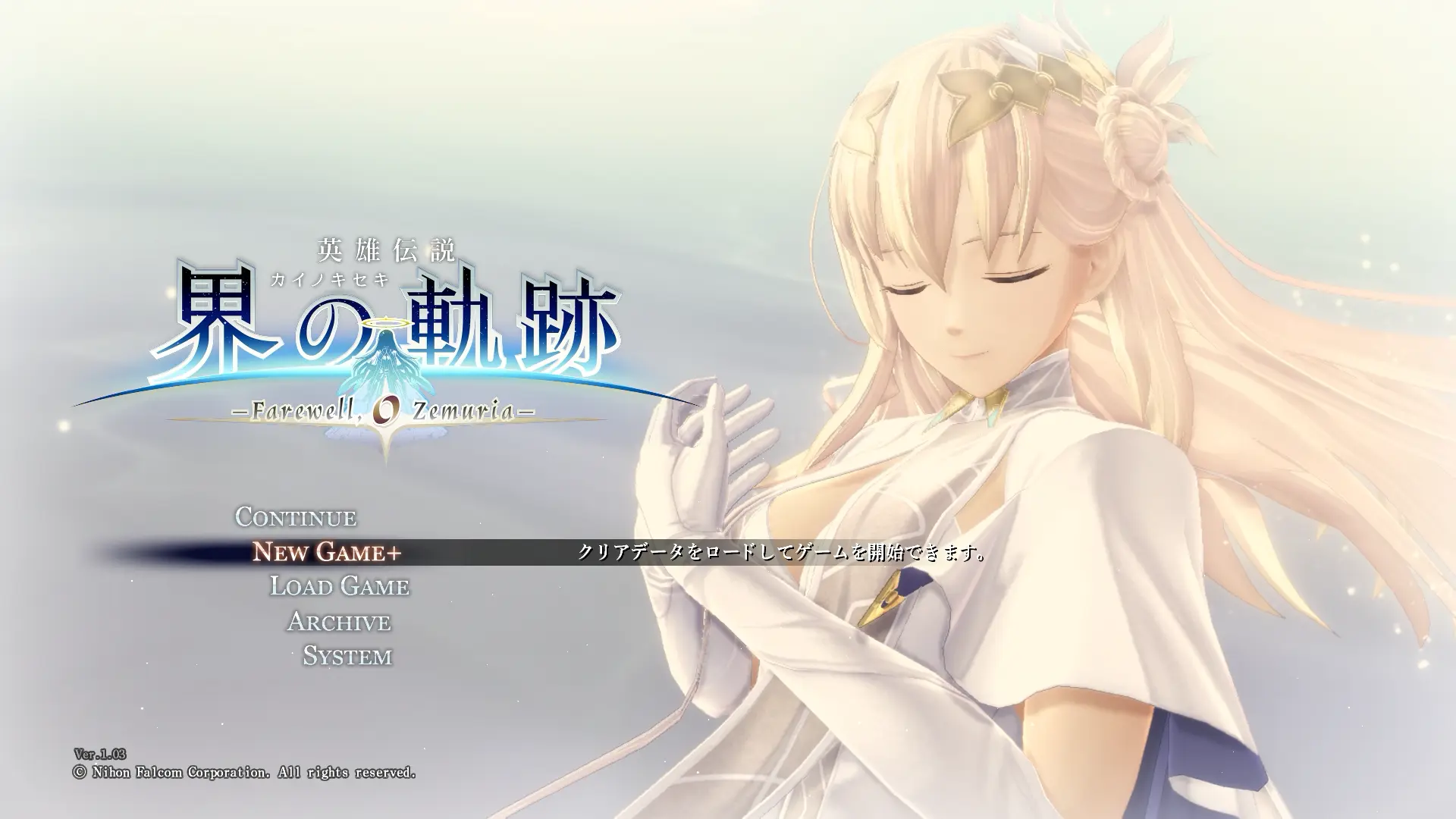
Task: Click the character's golden hair ornament
Action: (1001, 91)
